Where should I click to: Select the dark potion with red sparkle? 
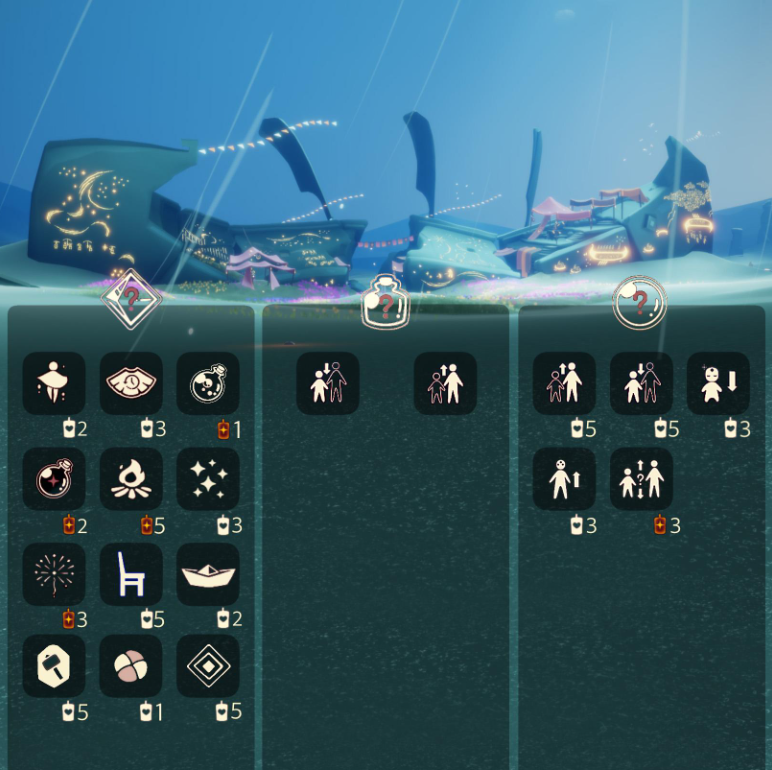click(x=54, y=479)
